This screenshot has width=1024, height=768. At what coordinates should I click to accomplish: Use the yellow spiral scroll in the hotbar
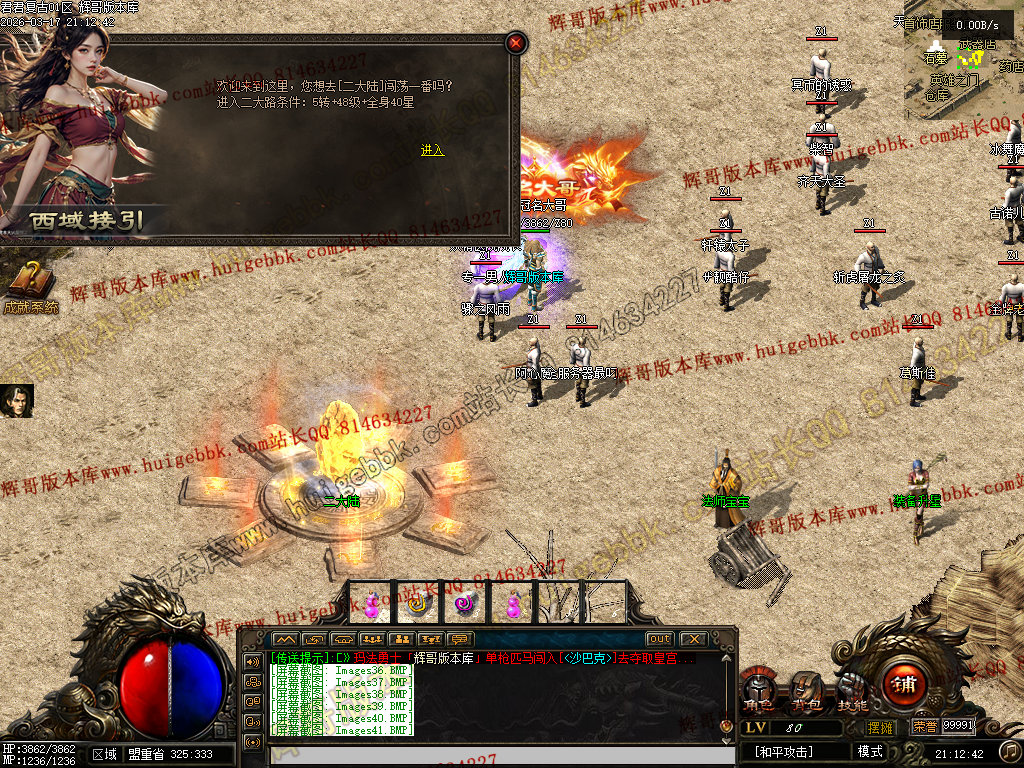(x=418, y=603)
